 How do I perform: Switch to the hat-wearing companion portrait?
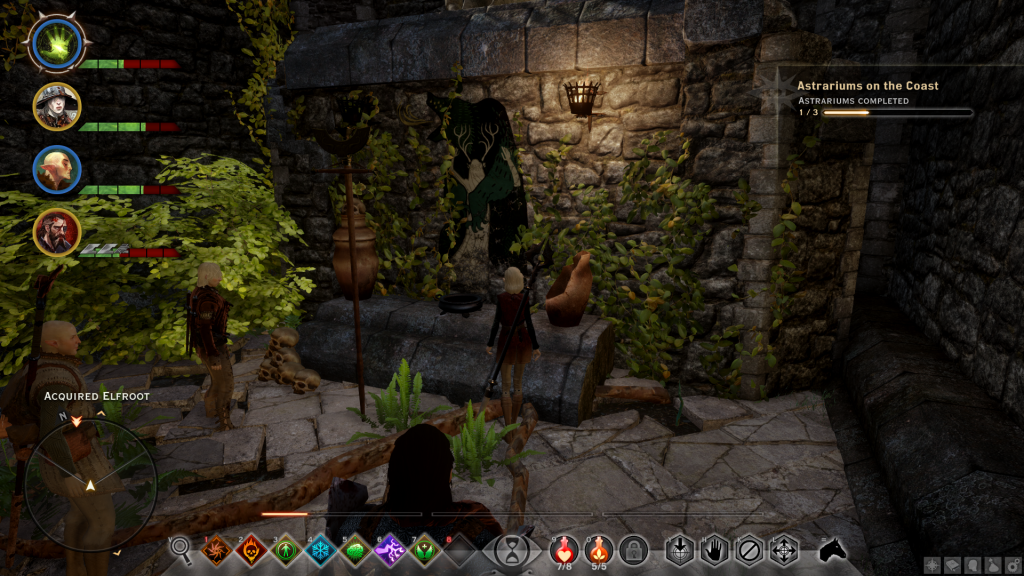point(56,106)
